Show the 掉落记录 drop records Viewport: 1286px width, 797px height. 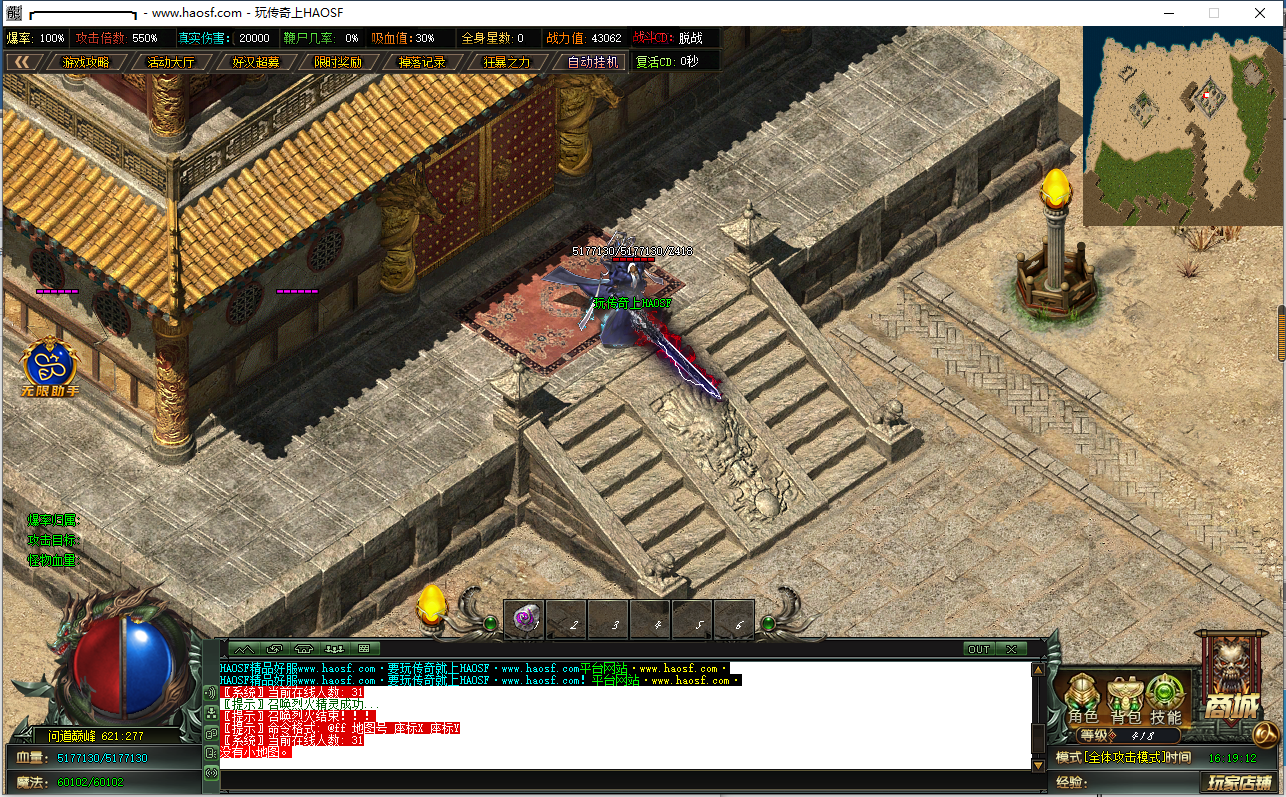(x=422, y=62)
